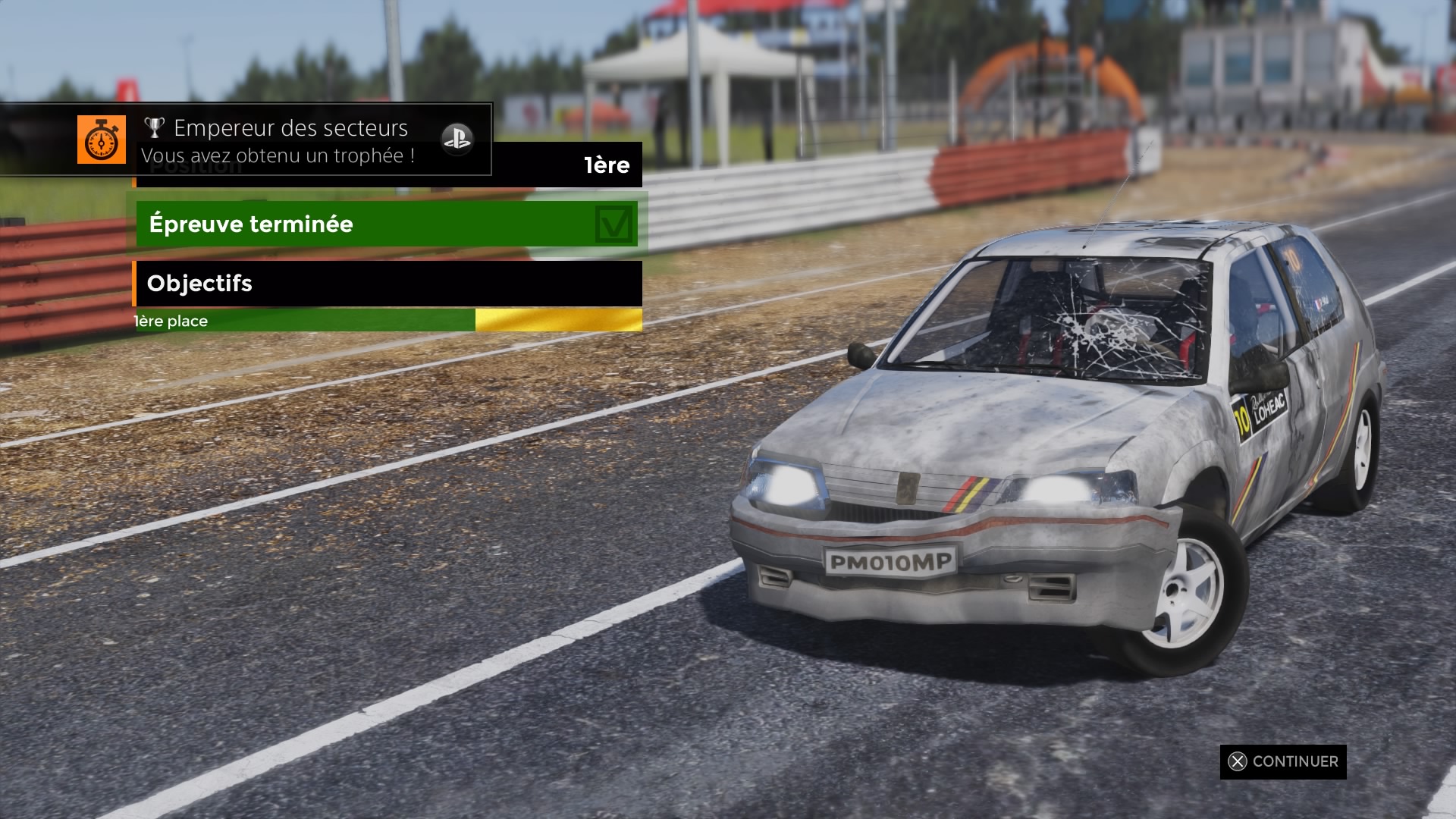Select the Épreuve terminée banner
Screen dimensions: 1456x819
point(387,224)
